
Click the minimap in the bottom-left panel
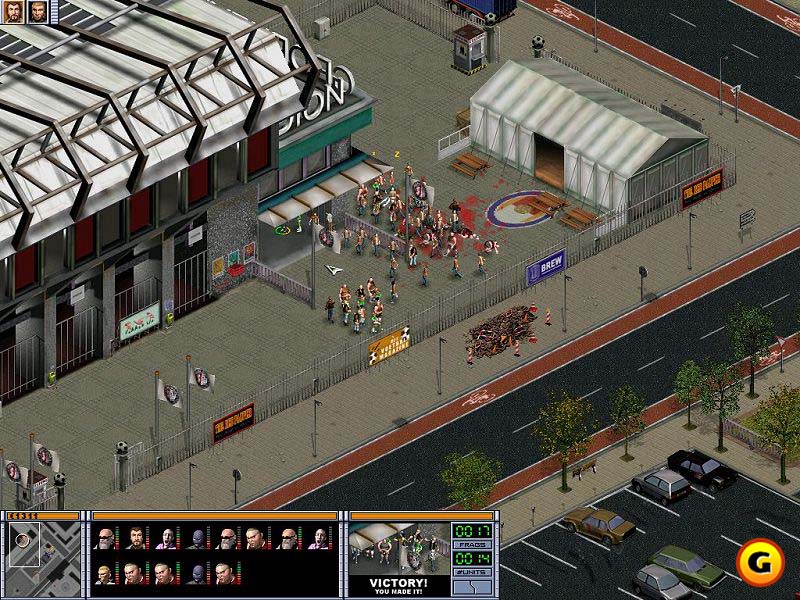(x=42, y=555)
